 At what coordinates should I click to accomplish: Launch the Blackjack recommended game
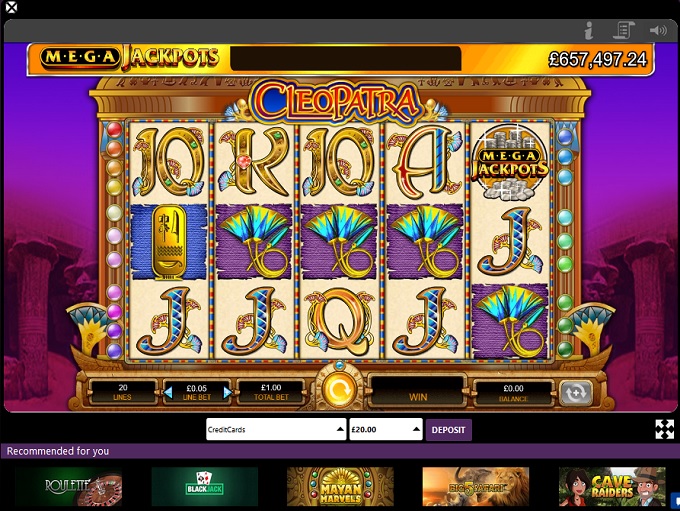pos(204,487)
